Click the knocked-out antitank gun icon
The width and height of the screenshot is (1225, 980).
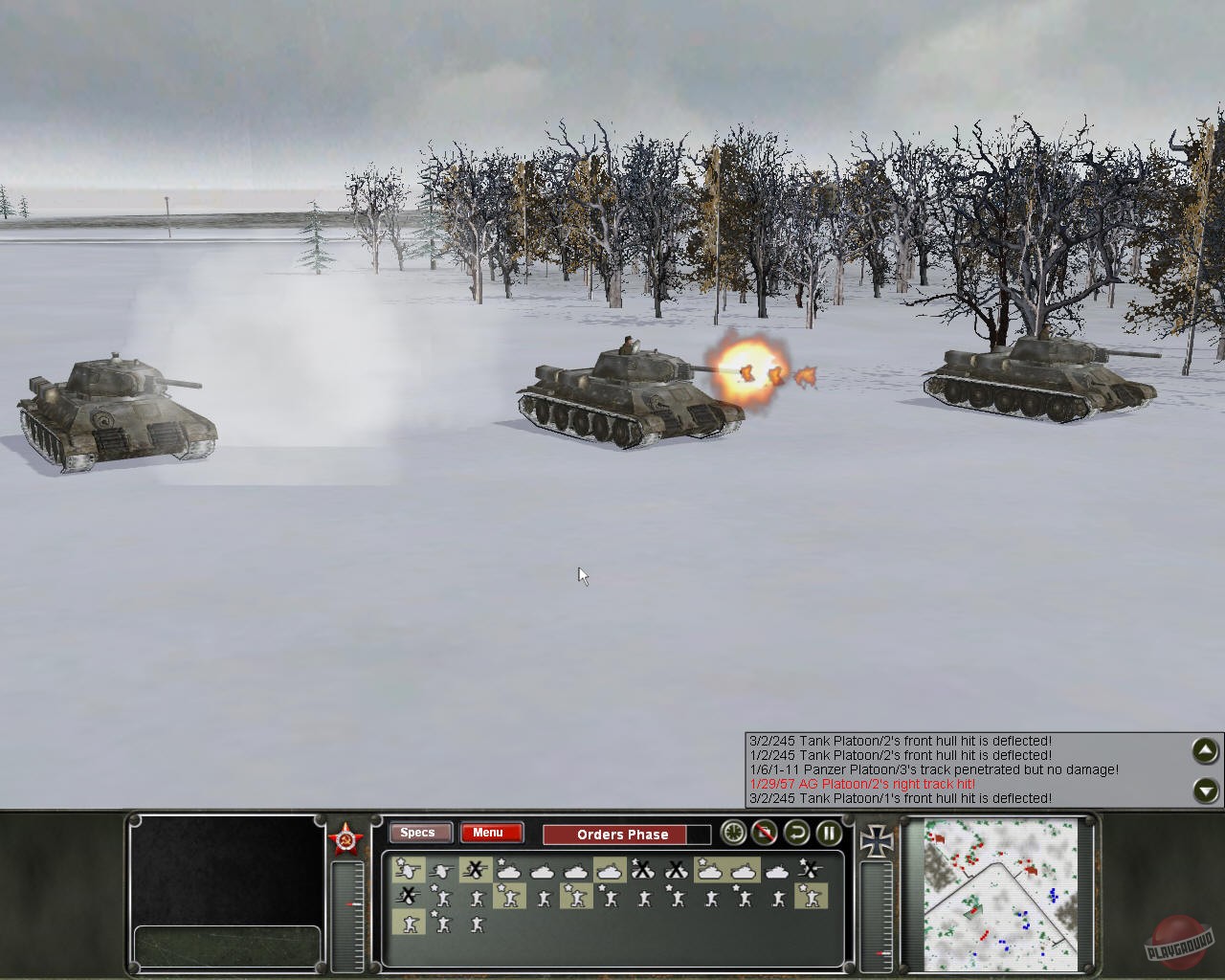(x=474, y=869)
